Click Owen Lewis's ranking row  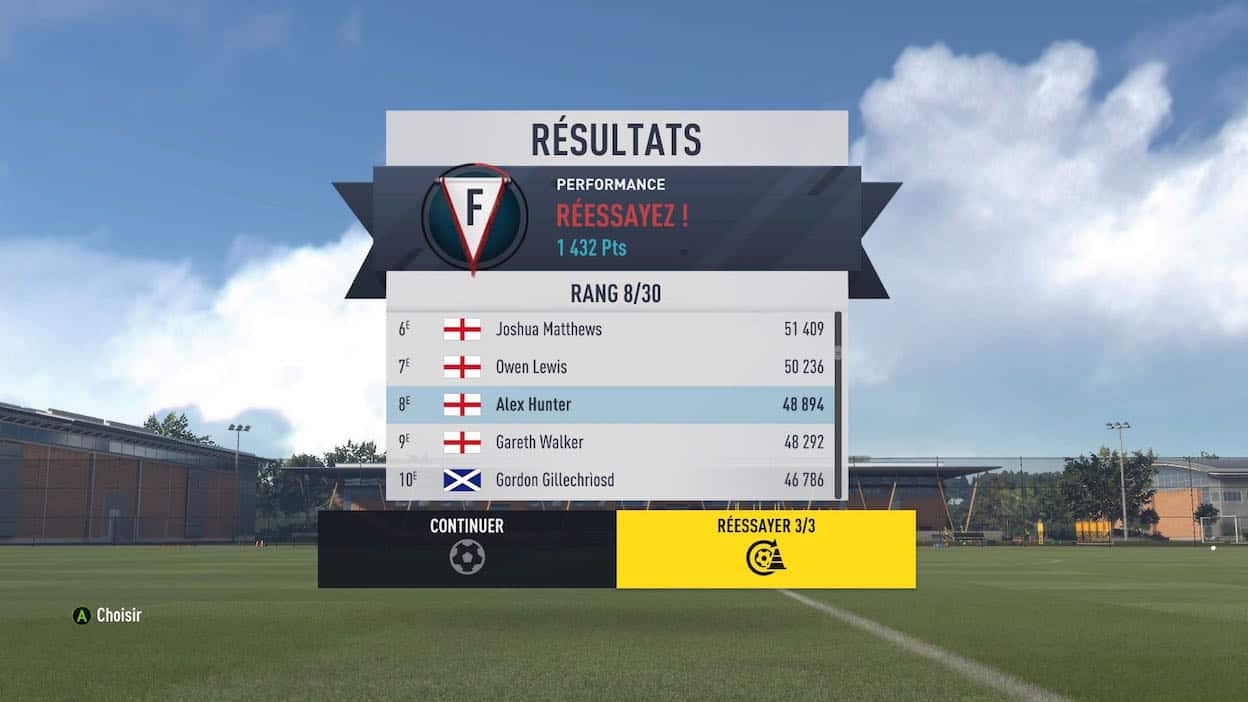[610, 367]
